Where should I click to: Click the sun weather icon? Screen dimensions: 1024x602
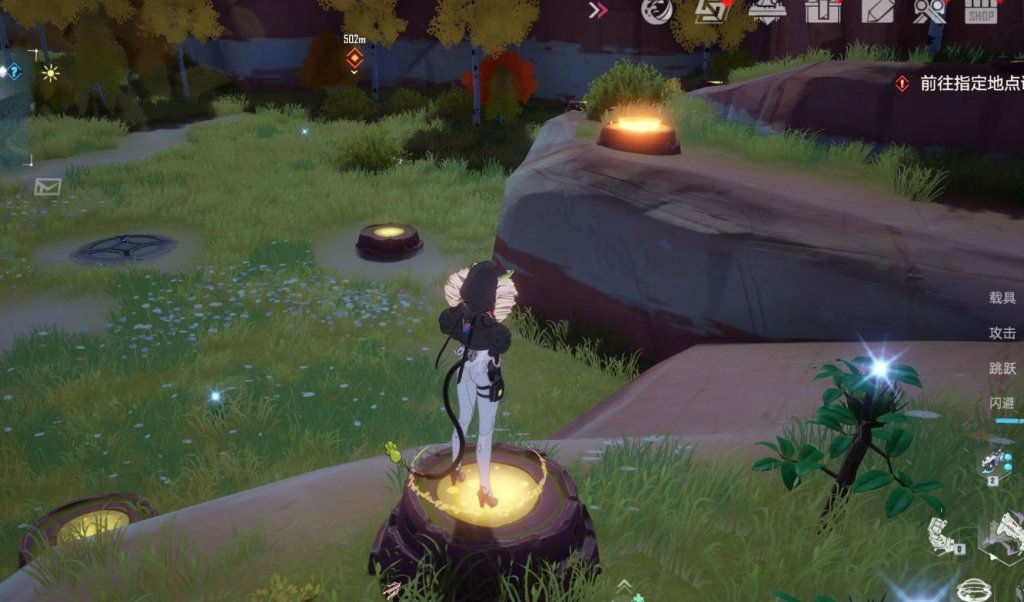[x=50, y=73]
